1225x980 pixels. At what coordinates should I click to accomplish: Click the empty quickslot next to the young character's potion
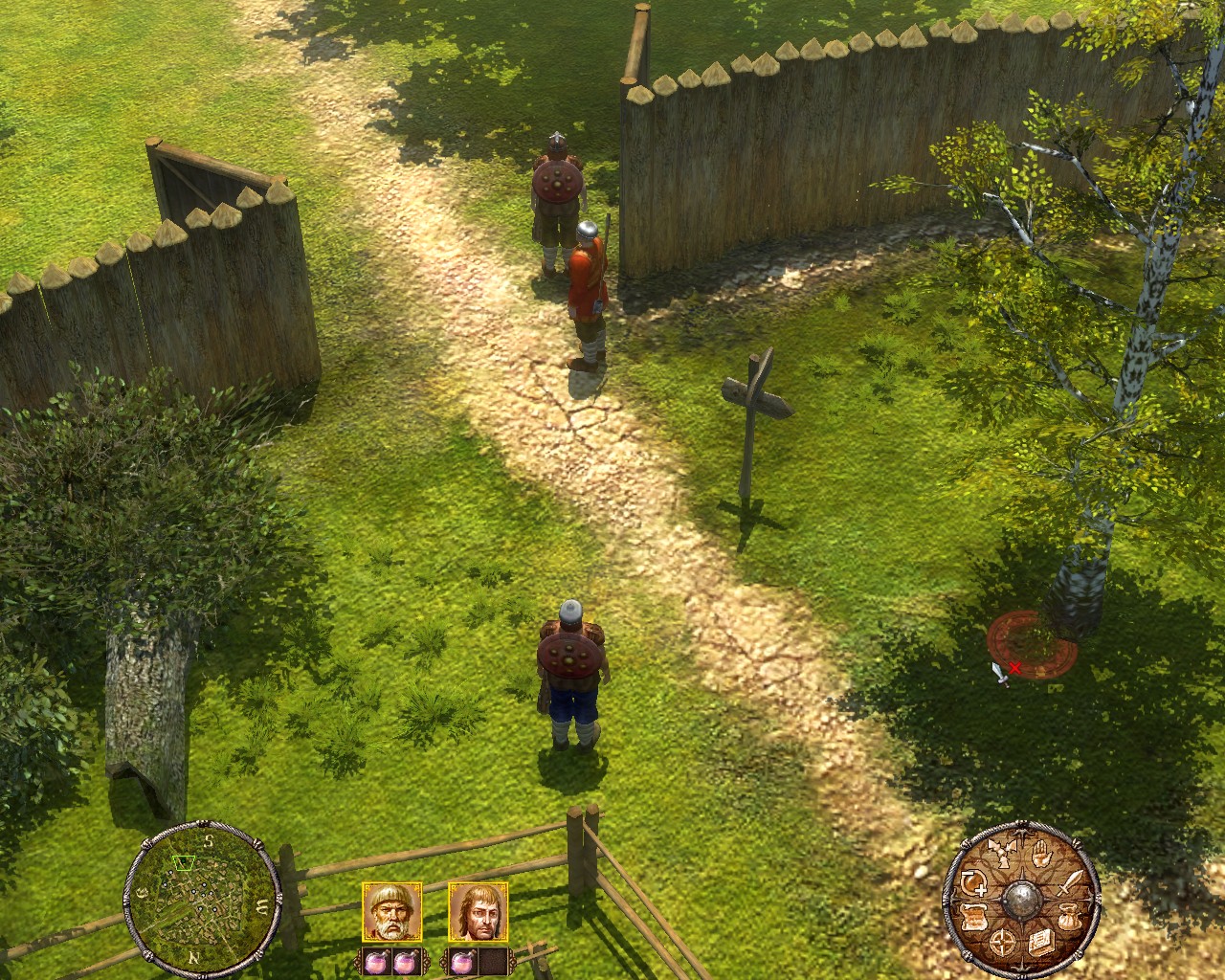tap(493, 962)
